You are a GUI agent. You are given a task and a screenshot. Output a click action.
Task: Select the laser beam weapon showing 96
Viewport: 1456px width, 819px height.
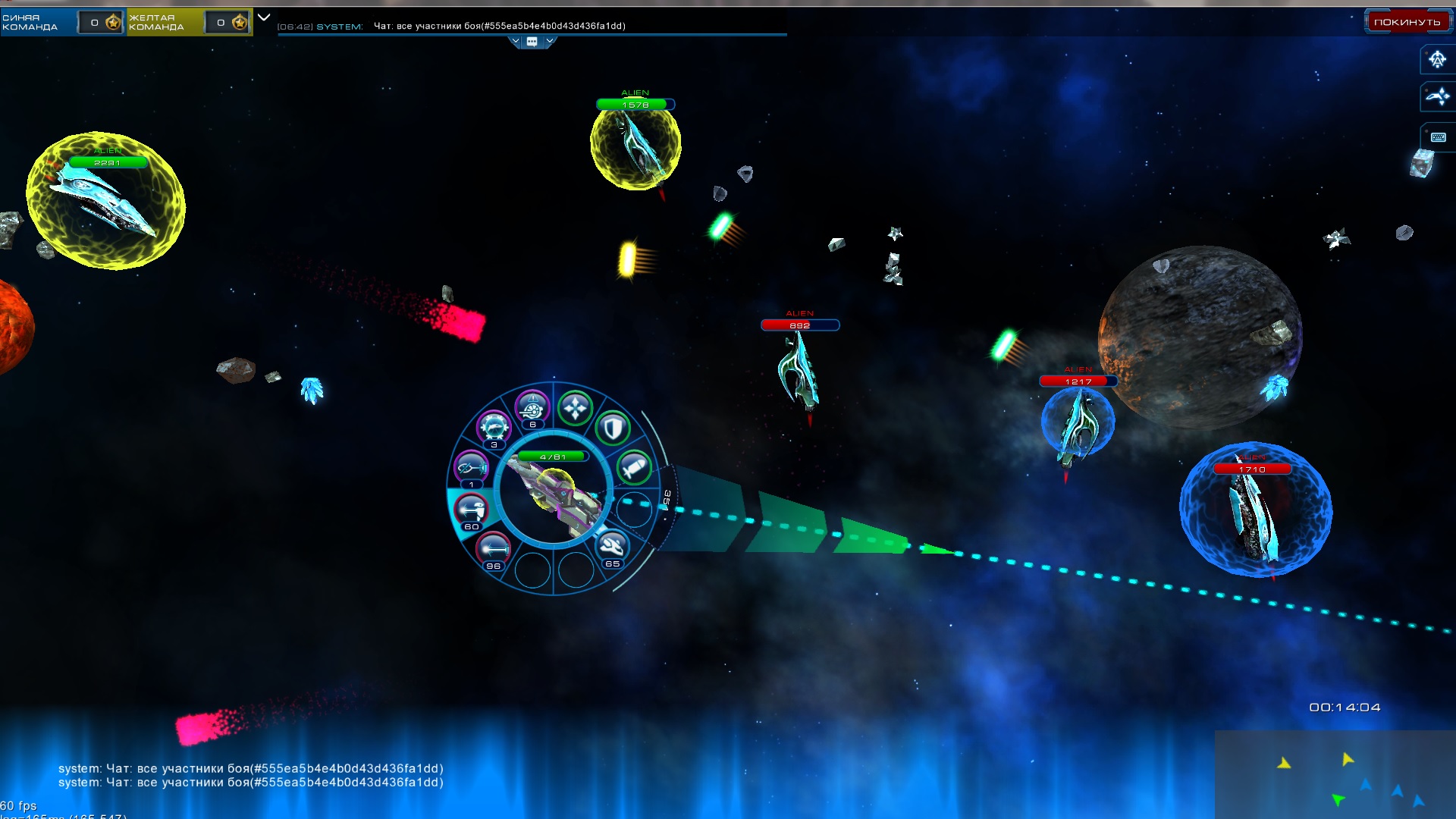494,548
